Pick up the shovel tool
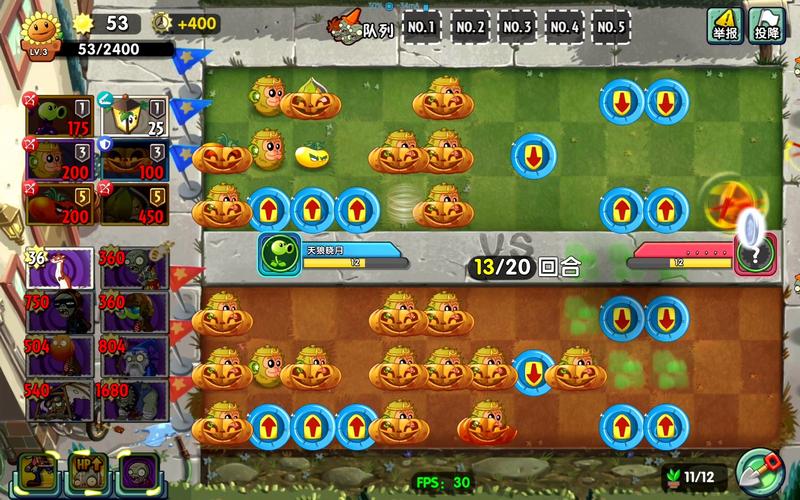This screenshot has width=800, height=500. point(759,473)
